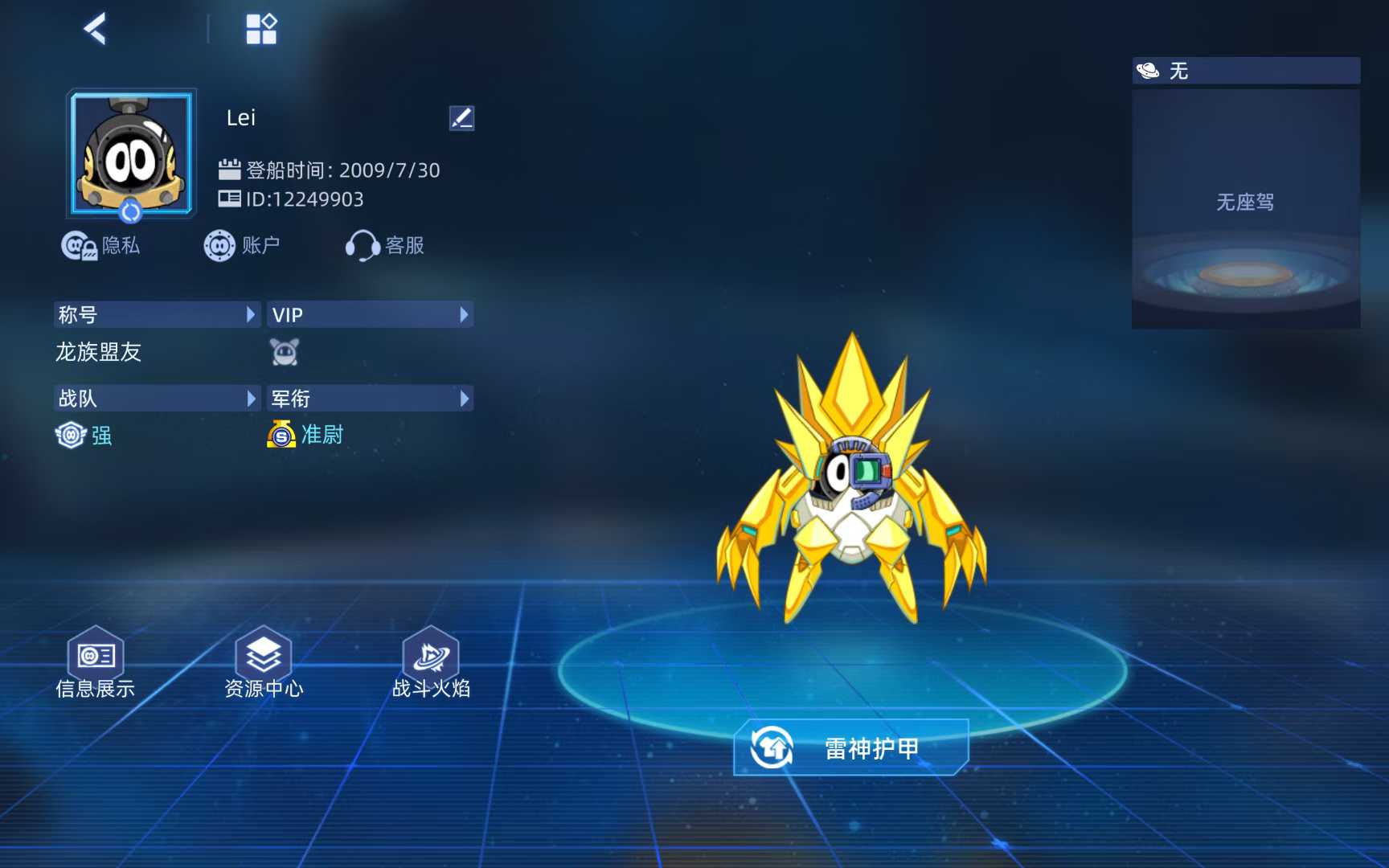This screenshot has height=868, width=1389.
Task: Change the 雷神护甲 armor outfit
Action: [x=851, y=748]
